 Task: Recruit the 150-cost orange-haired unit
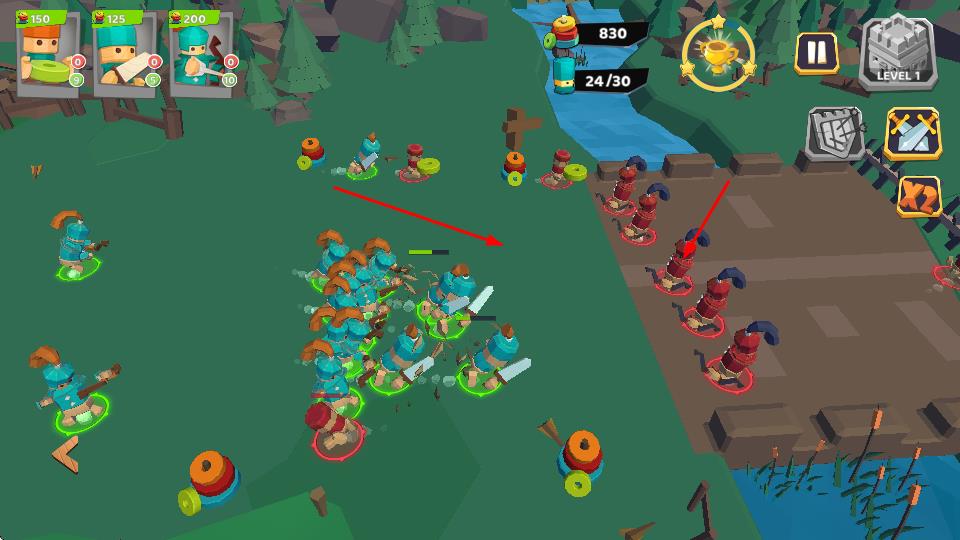click(x=48, y=54)
